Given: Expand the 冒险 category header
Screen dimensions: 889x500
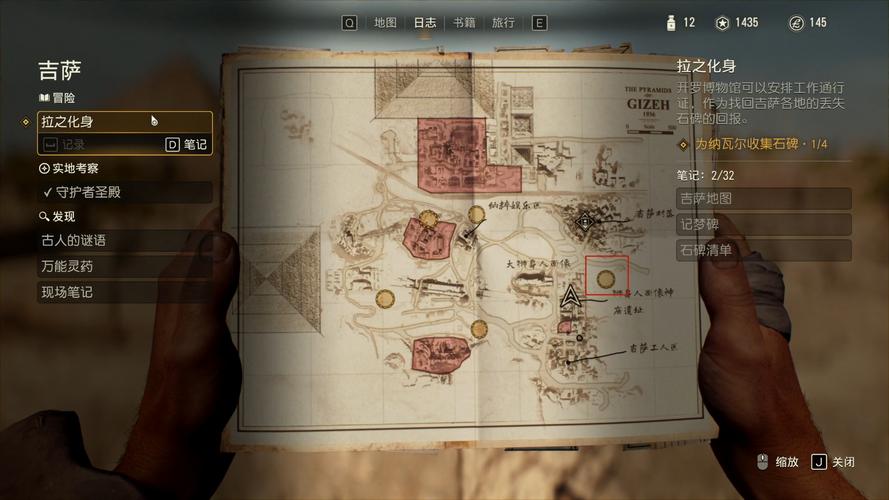Looking at the screenshot, I should (56, 98).
